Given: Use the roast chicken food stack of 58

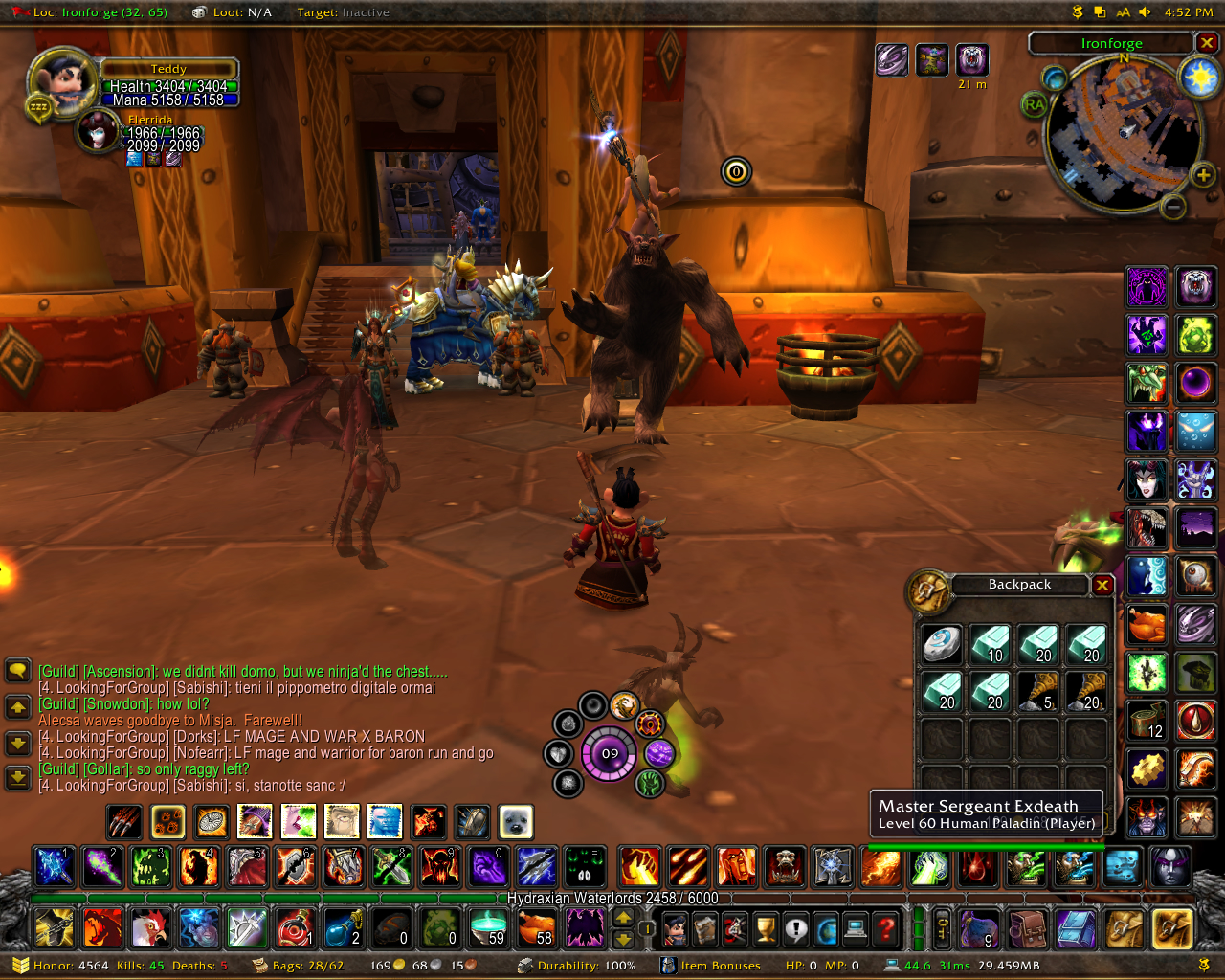Looking at the screenshot, I should tap(536, 927).
